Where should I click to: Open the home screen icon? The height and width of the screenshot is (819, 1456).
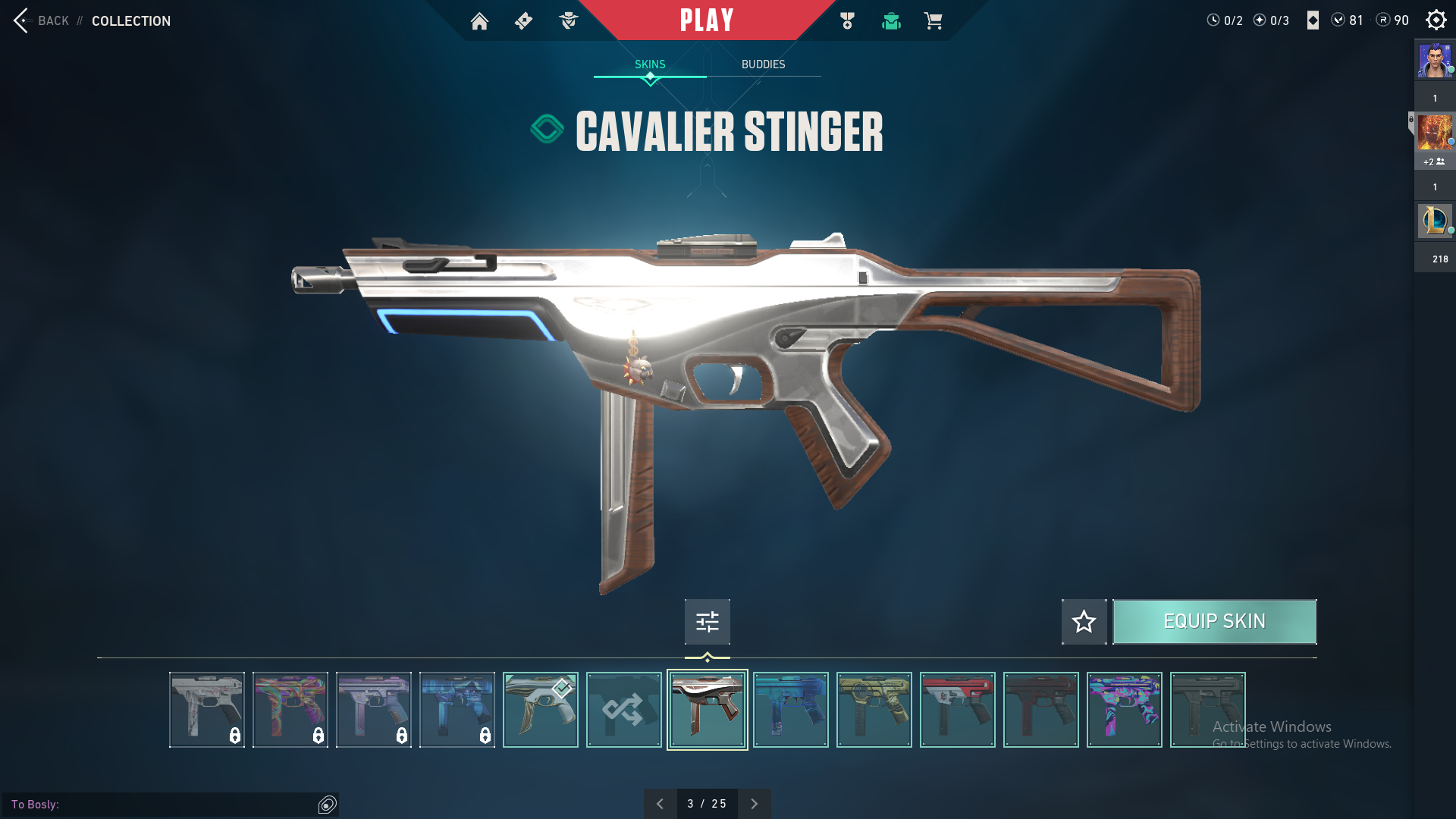pos(479,21)
